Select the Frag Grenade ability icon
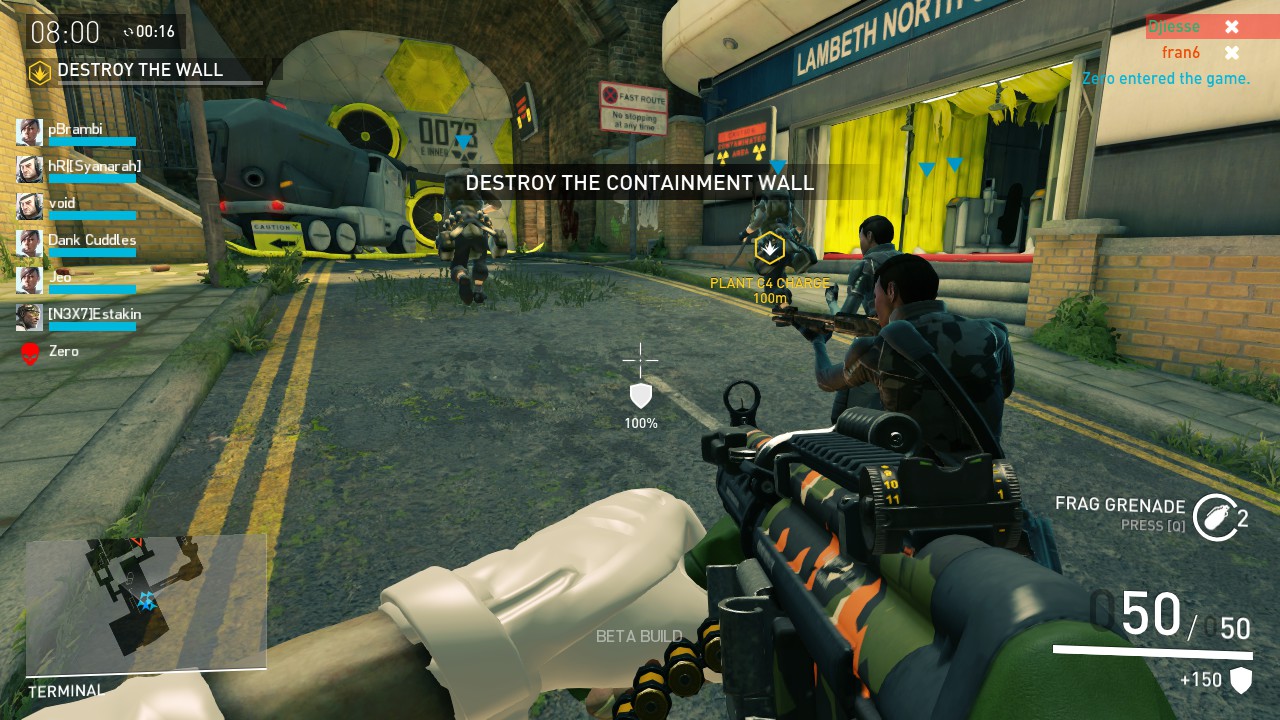1280x720 pixels. [x=1215, y=517]
